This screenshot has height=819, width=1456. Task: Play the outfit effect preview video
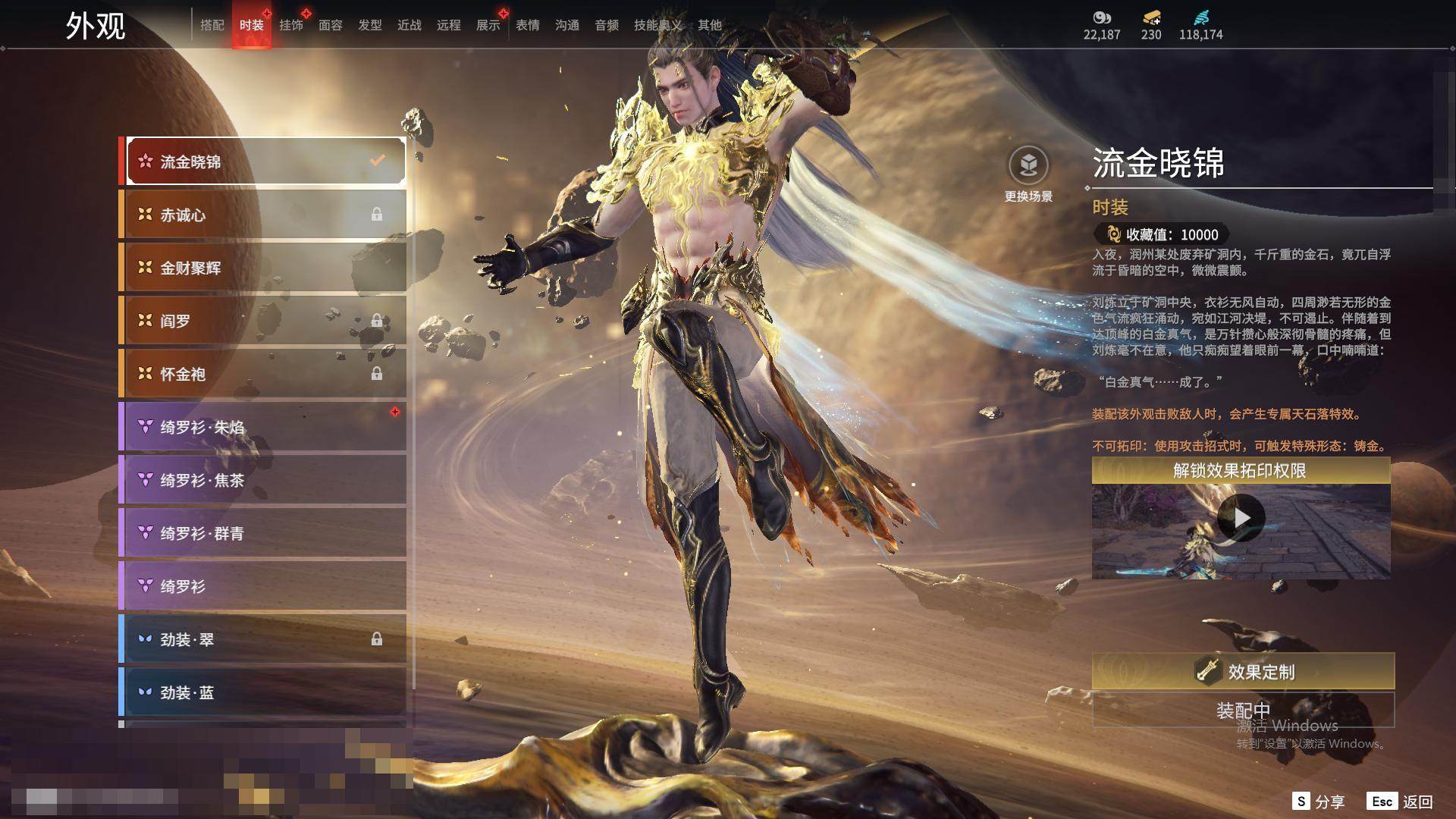click(1241, 518)
